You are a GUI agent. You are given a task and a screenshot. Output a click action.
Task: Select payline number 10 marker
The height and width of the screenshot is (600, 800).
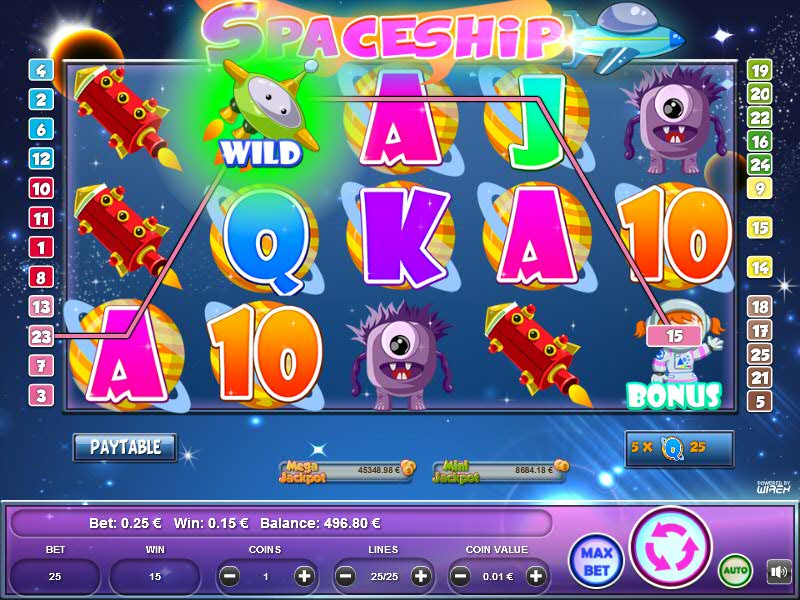pyautogui.click(x=41, y=188)
